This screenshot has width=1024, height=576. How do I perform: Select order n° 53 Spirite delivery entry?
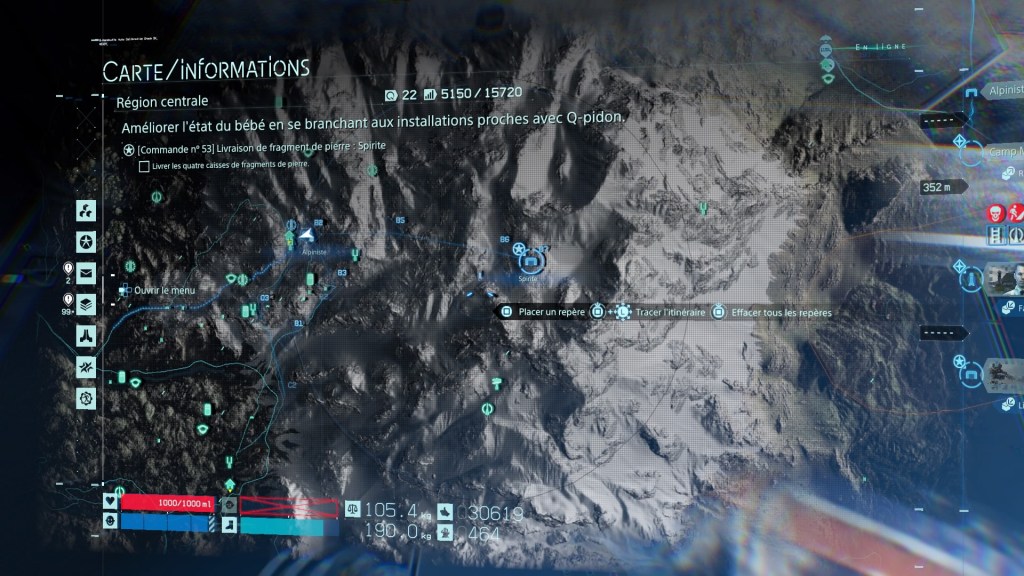[x=260, y=148]
